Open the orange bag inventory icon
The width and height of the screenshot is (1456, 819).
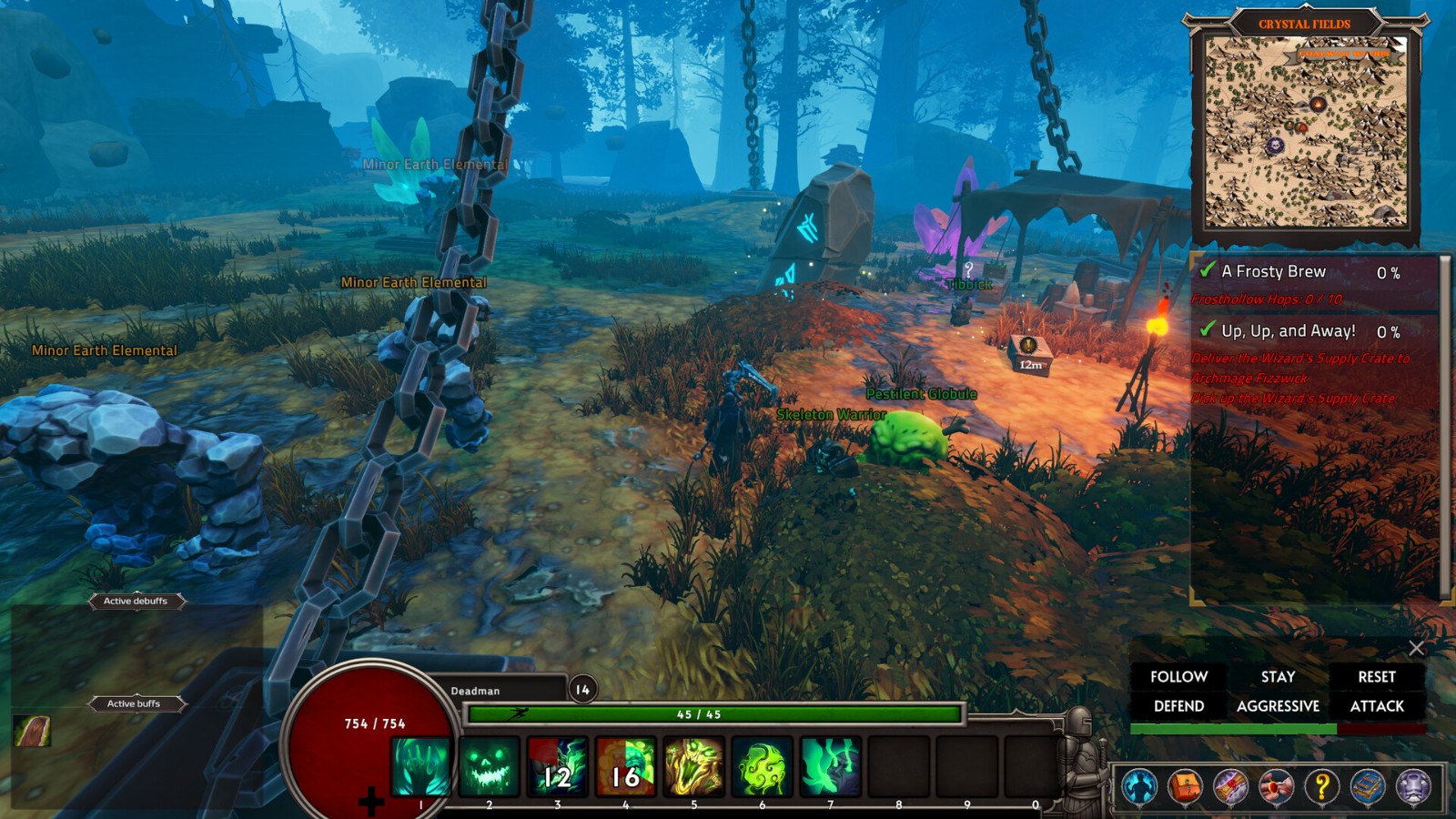pos(1185,786)
